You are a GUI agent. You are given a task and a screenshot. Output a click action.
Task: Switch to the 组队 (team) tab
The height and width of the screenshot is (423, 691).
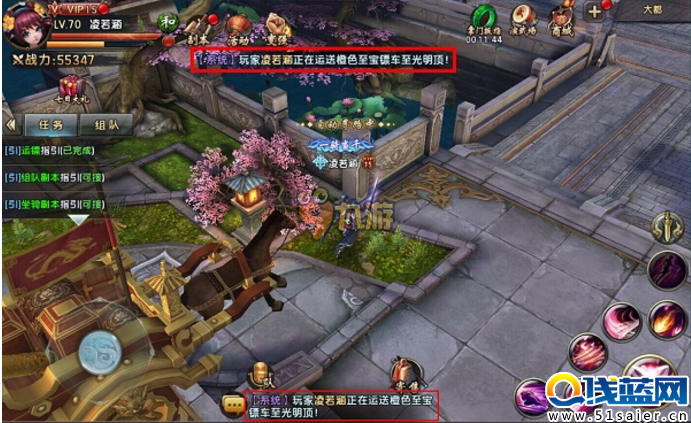(107, 126)
